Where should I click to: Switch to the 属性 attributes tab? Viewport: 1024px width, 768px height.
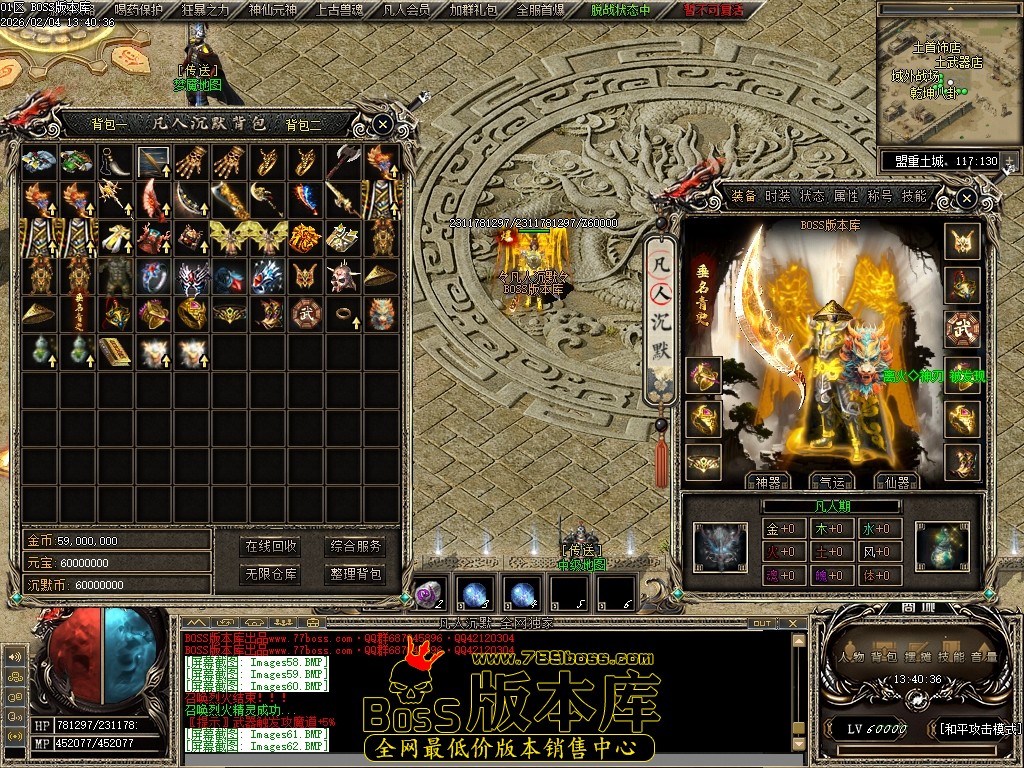(x=846, y=196)
